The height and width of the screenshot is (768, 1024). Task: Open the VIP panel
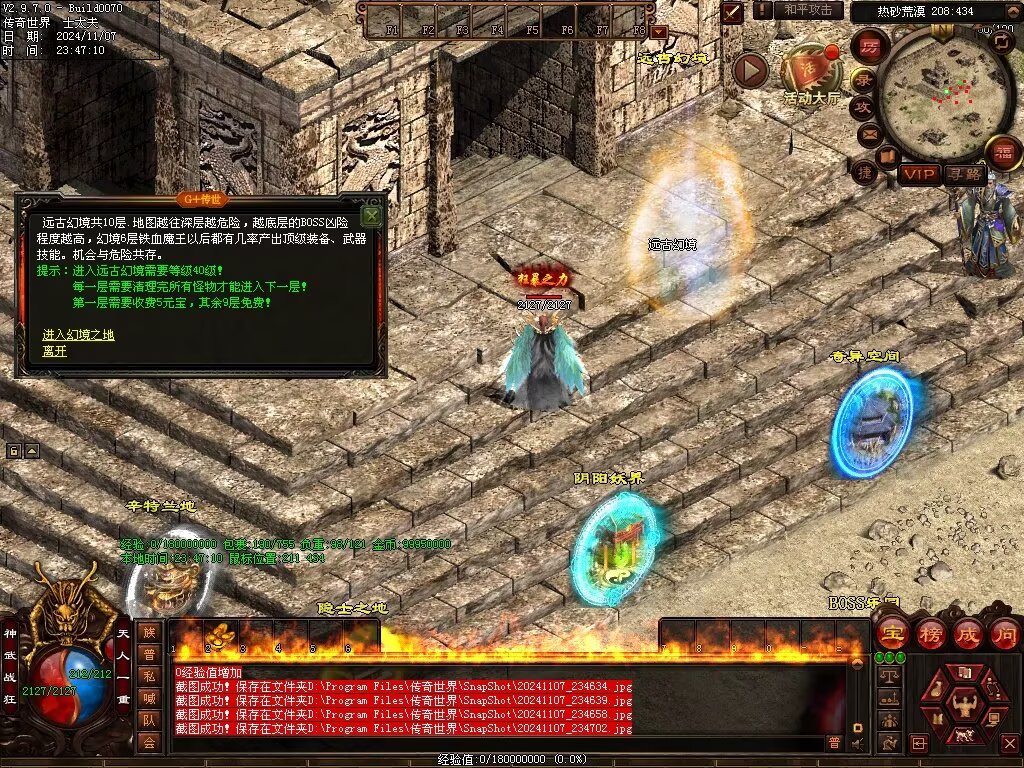coord(919,174)
